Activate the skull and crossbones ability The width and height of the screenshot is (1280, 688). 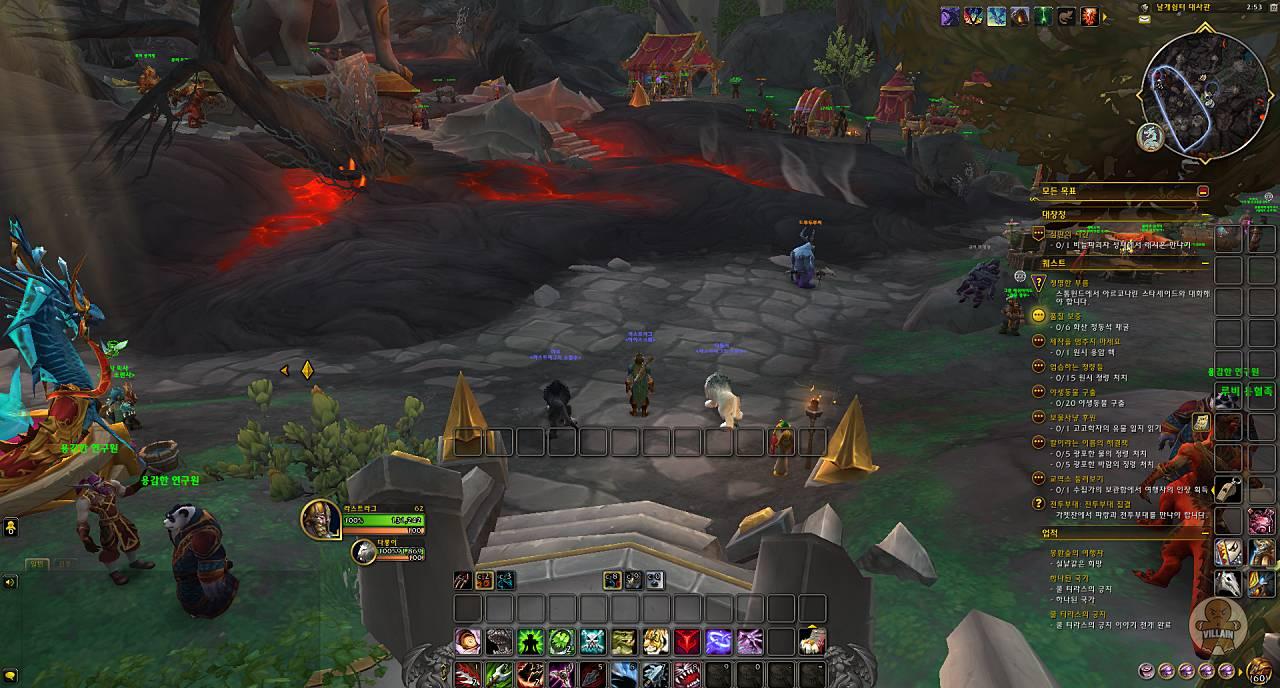(593, 642)
